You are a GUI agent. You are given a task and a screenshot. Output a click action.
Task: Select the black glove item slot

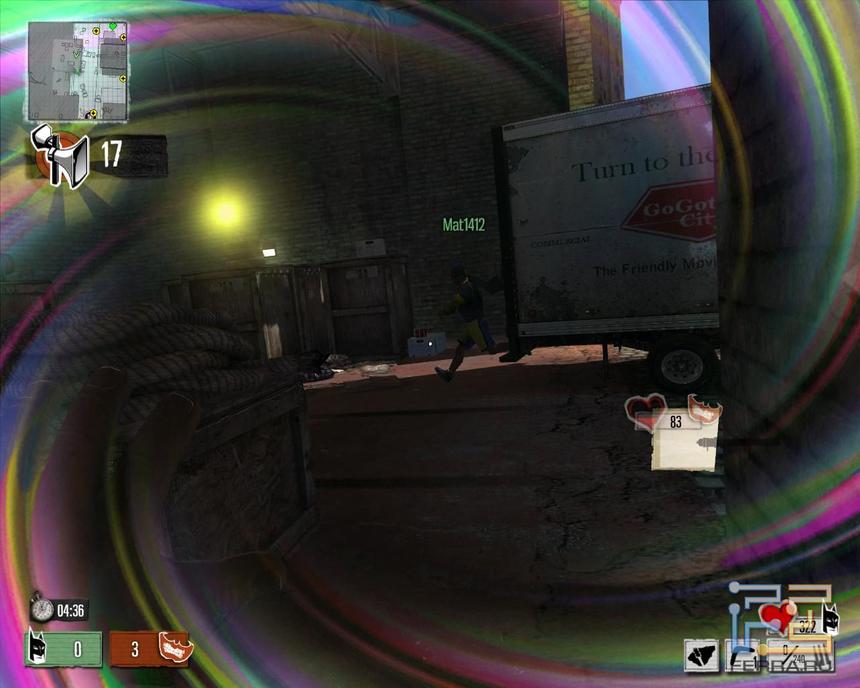click(x=701, y=656)
